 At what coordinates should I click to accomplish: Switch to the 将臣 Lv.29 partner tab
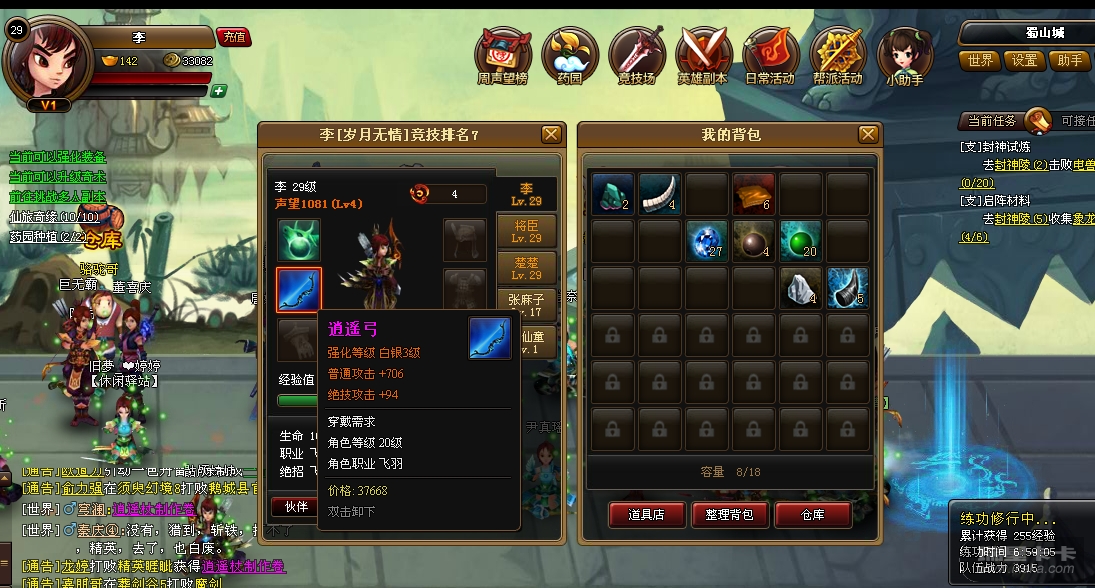coord(526,231)
